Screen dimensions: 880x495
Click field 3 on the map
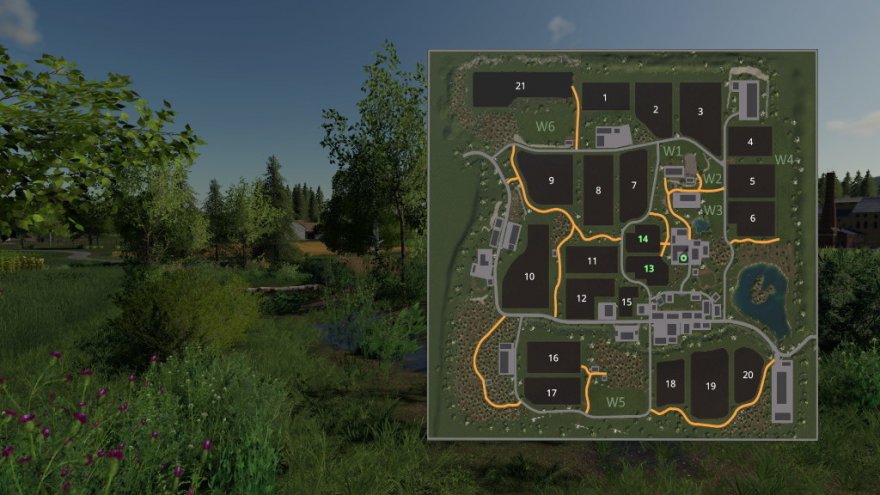(701, 112)
